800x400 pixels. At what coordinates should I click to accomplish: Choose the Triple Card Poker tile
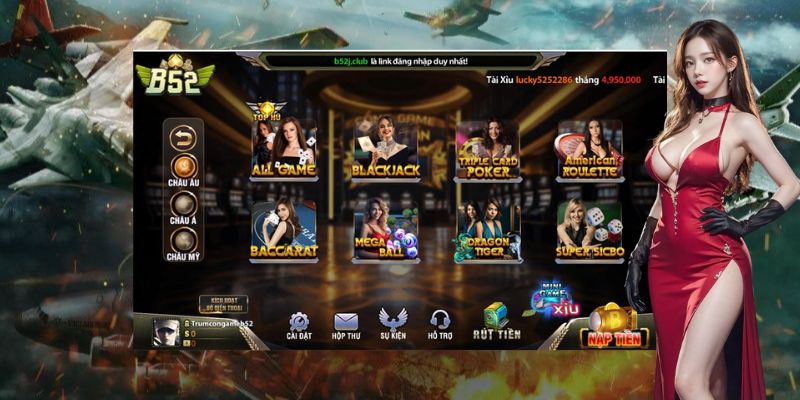(x=488, y=148)
